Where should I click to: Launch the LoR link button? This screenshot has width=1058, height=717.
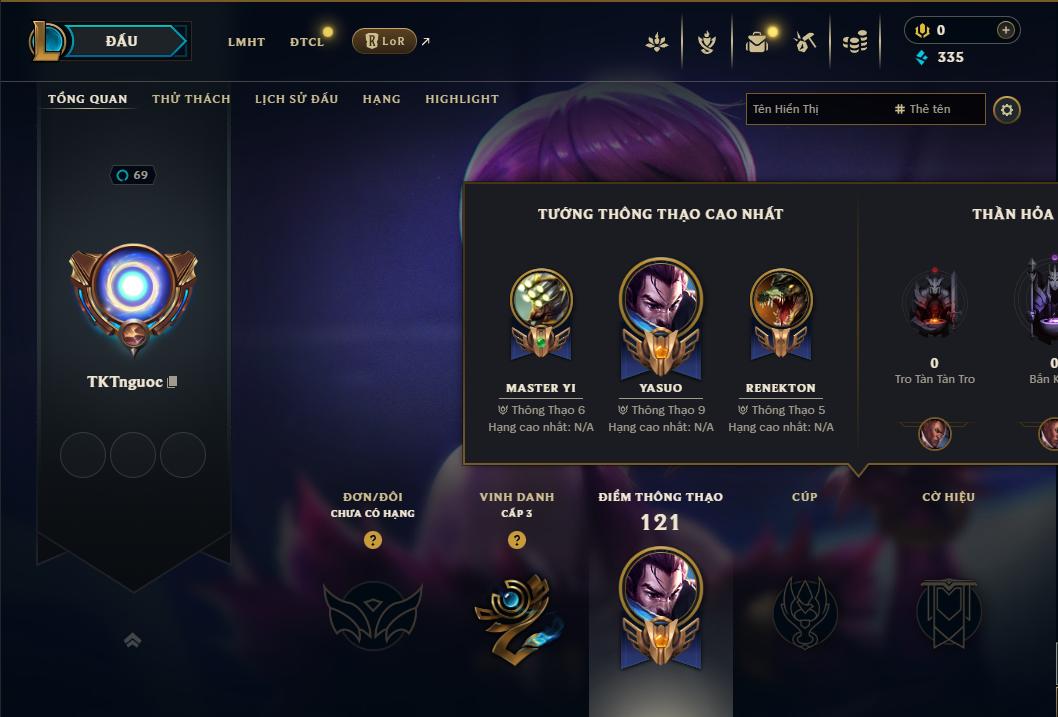coord(385,41)
